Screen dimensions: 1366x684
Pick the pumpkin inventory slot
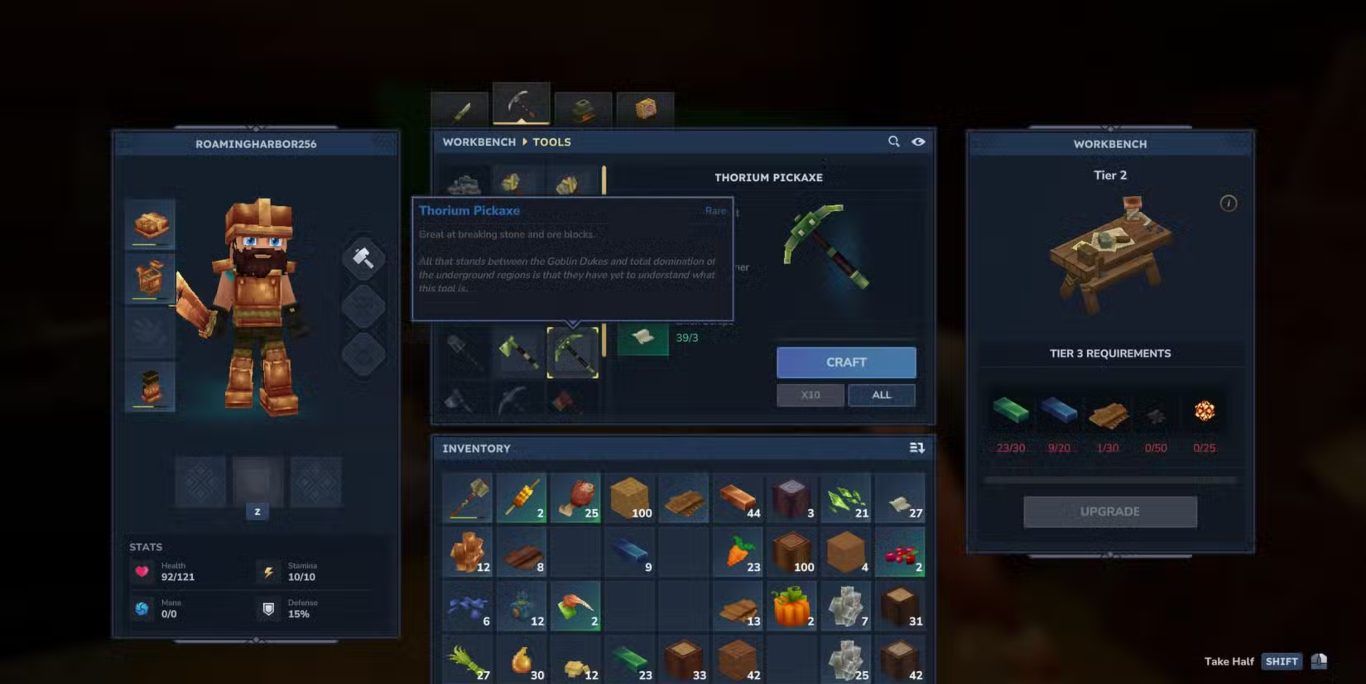click(792, 606)
